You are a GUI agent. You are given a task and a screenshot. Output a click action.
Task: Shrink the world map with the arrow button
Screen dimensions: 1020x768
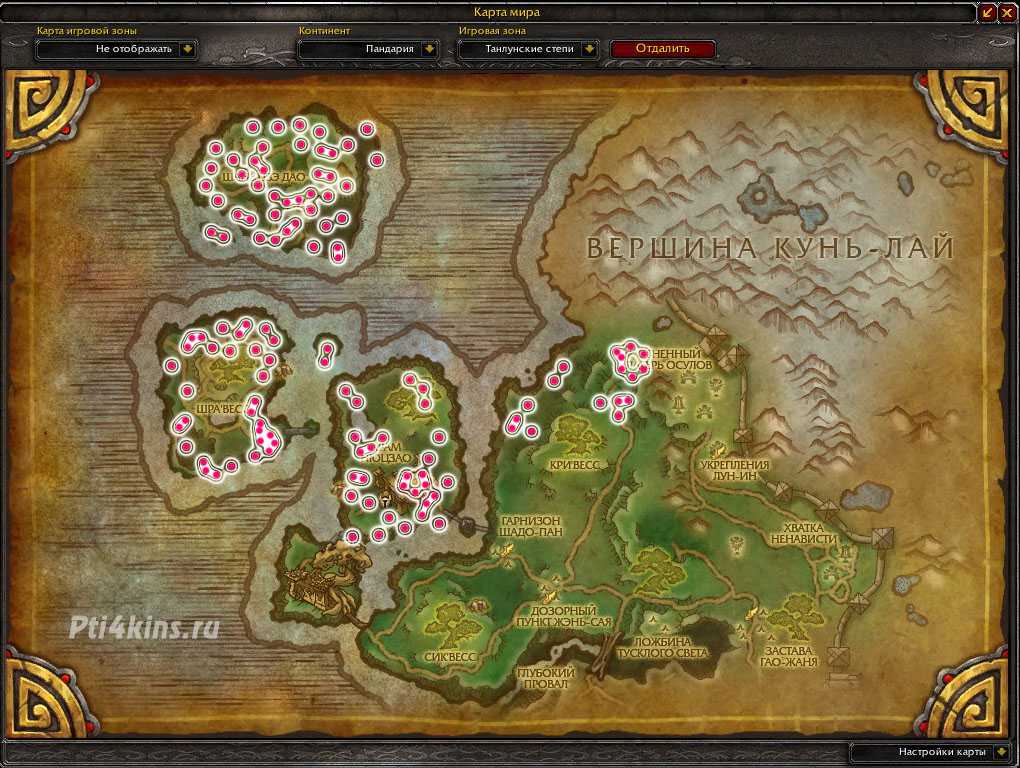tap(988, 12)
